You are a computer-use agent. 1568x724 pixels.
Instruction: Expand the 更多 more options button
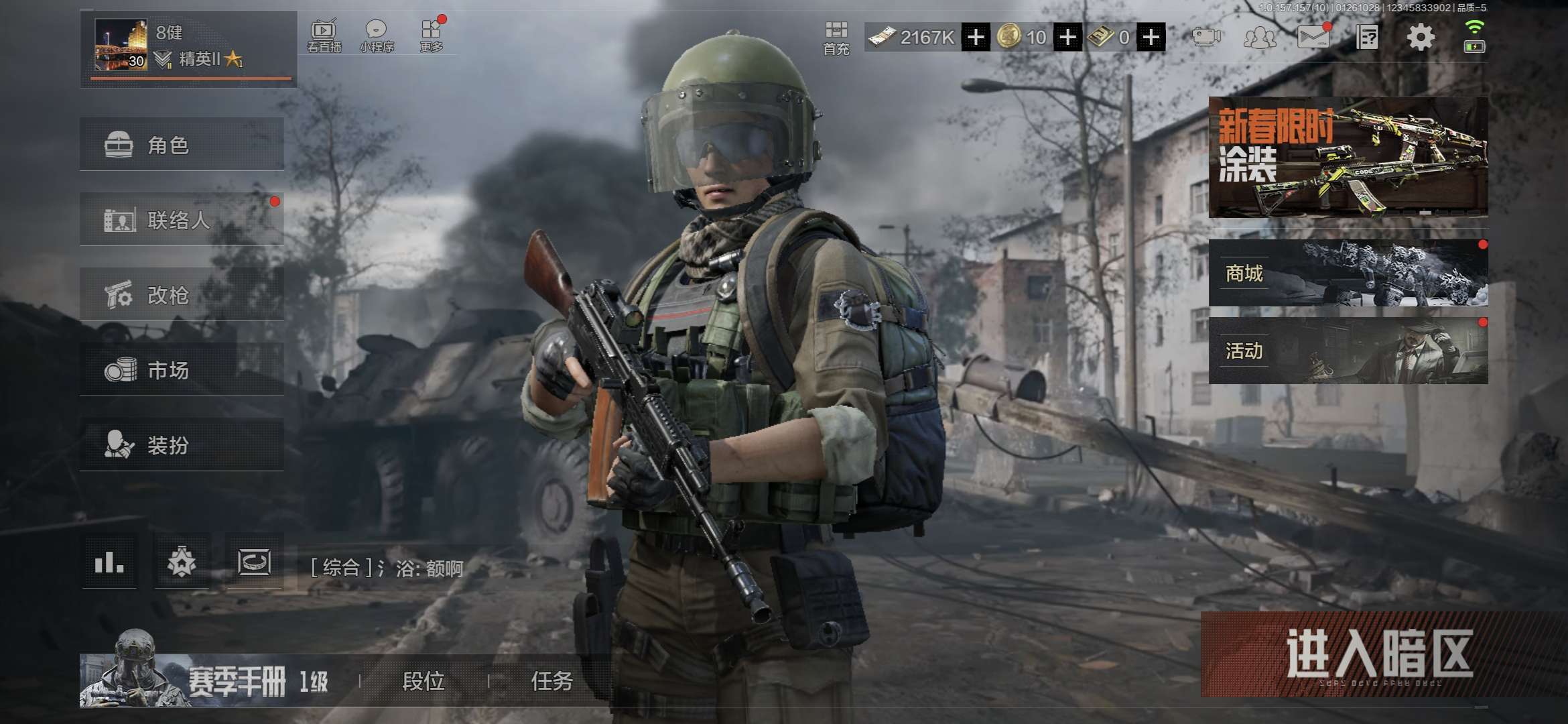(x=431, y=36)
